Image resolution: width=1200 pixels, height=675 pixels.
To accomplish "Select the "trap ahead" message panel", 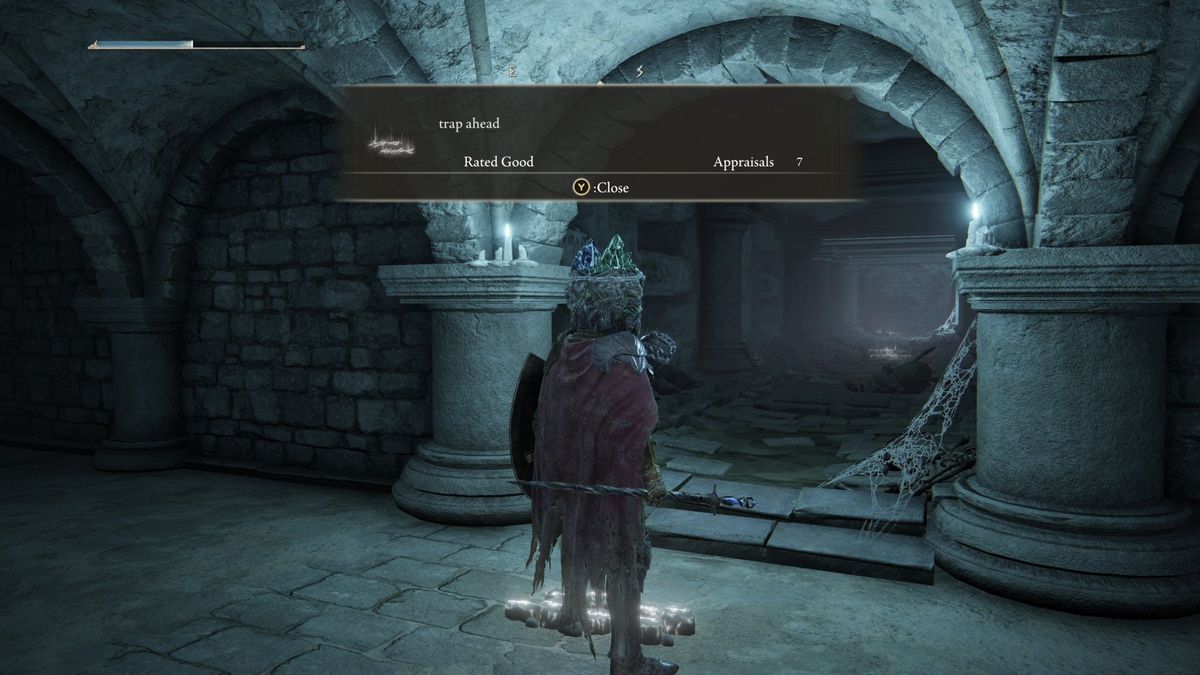I will click(x=599, y=142).
